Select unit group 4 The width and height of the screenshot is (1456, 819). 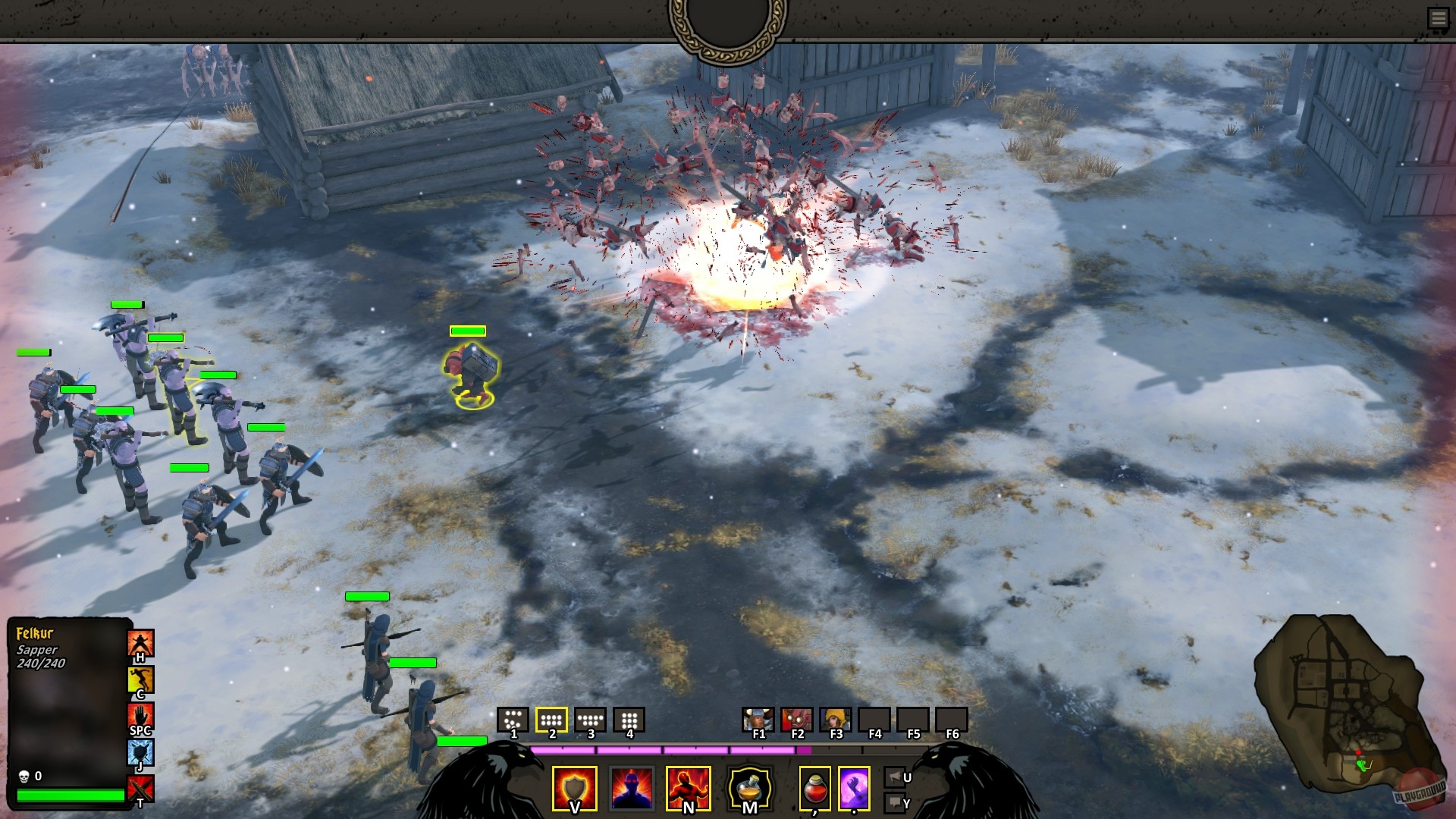[x=629, y=719]
